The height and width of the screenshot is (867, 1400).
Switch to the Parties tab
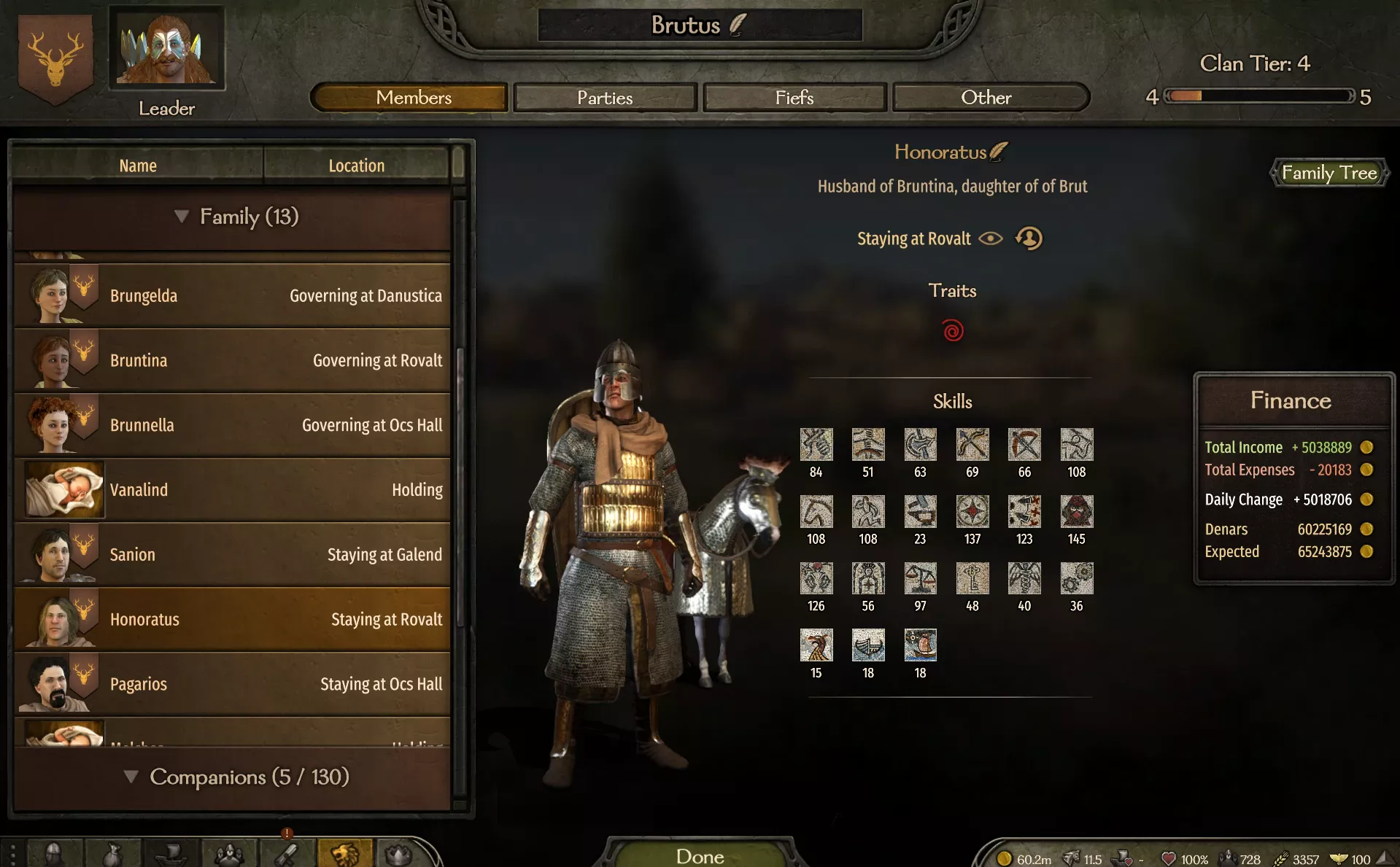tap(605, 97)
